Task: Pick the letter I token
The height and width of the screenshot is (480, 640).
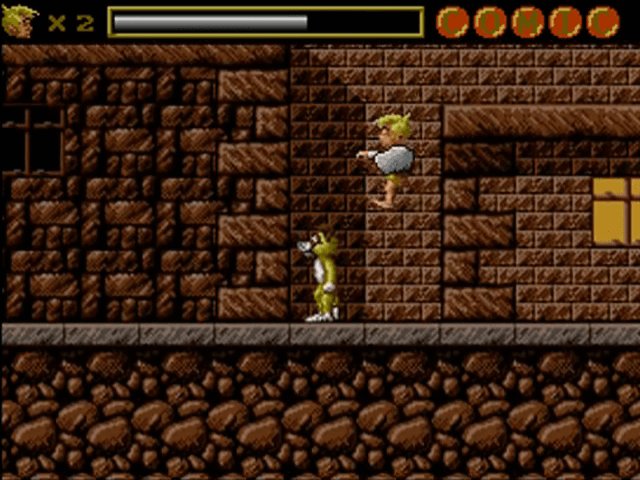Action: (565, 21)
